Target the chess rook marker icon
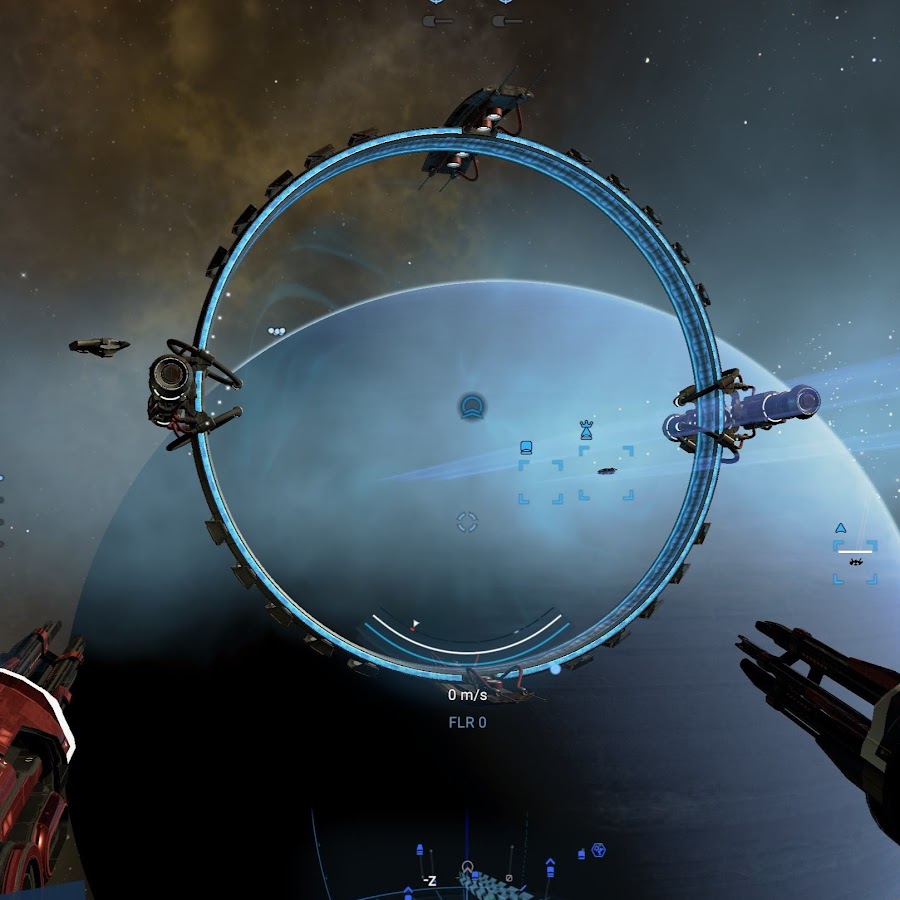This screenshot has width=900, height=900. coord(586,430)
